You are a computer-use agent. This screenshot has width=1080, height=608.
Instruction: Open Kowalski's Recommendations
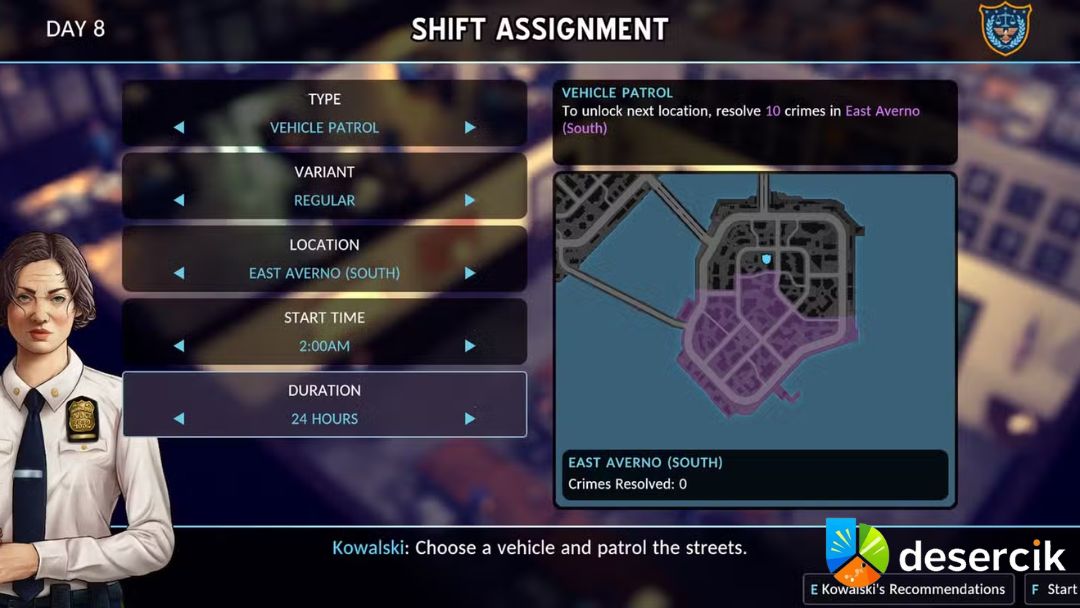pos(908,589)
